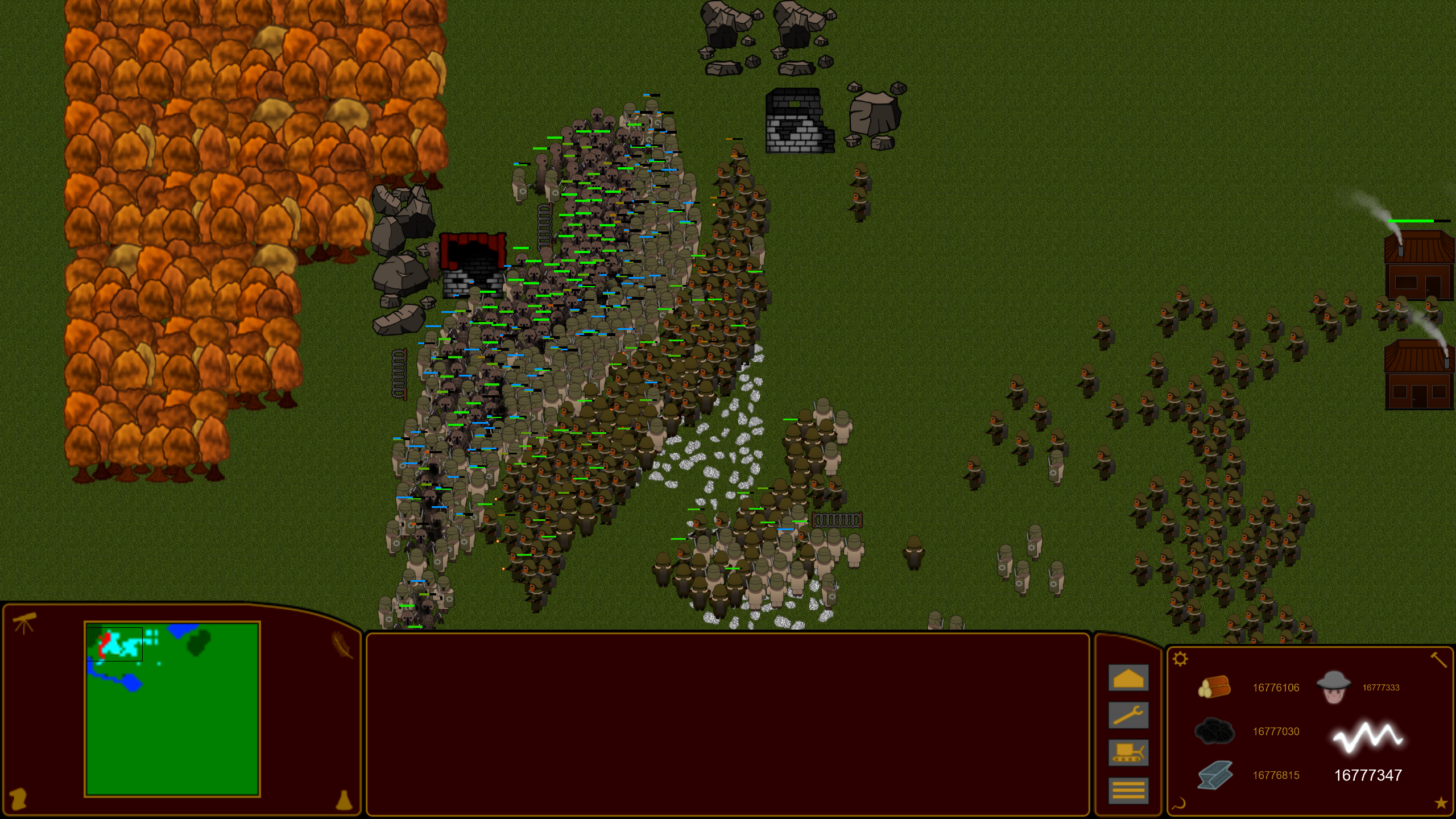Open the house-shaped buildings menu button

[x=1128, y=678]
